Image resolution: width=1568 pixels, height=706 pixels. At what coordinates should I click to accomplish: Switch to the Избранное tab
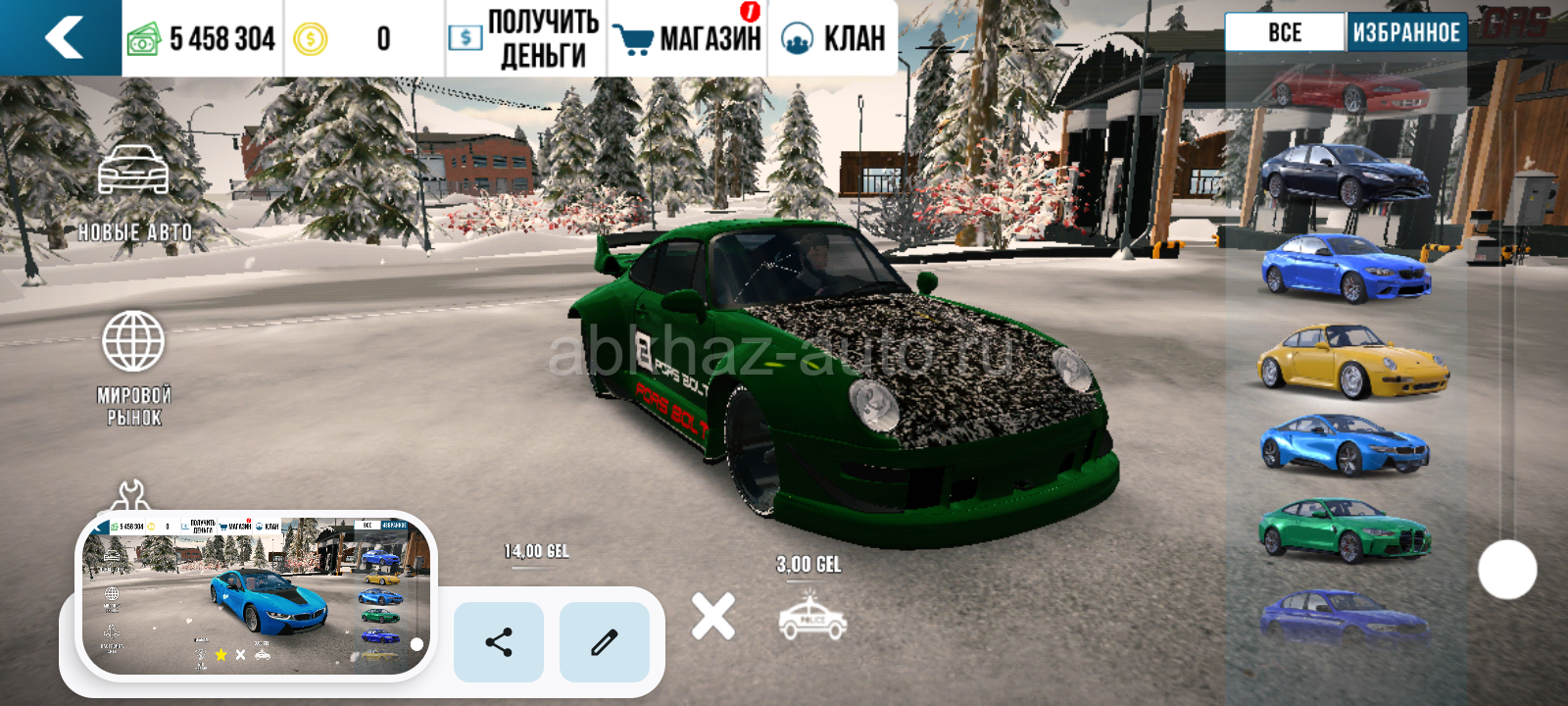[x=1406, y=32]
